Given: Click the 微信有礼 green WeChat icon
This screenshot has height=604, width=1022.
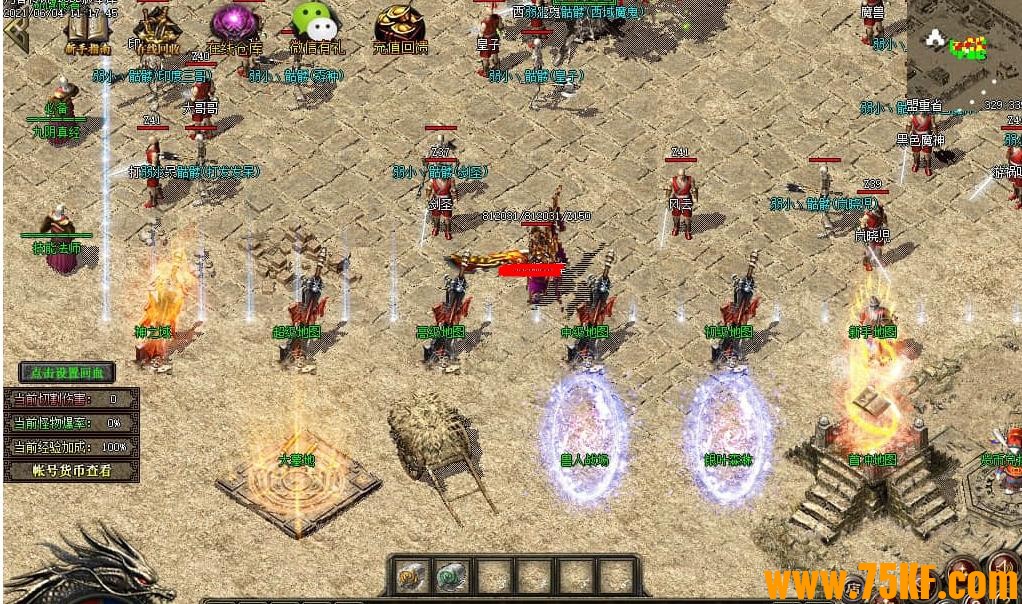Looking at the screenshot, I should (x=315, y=30).
